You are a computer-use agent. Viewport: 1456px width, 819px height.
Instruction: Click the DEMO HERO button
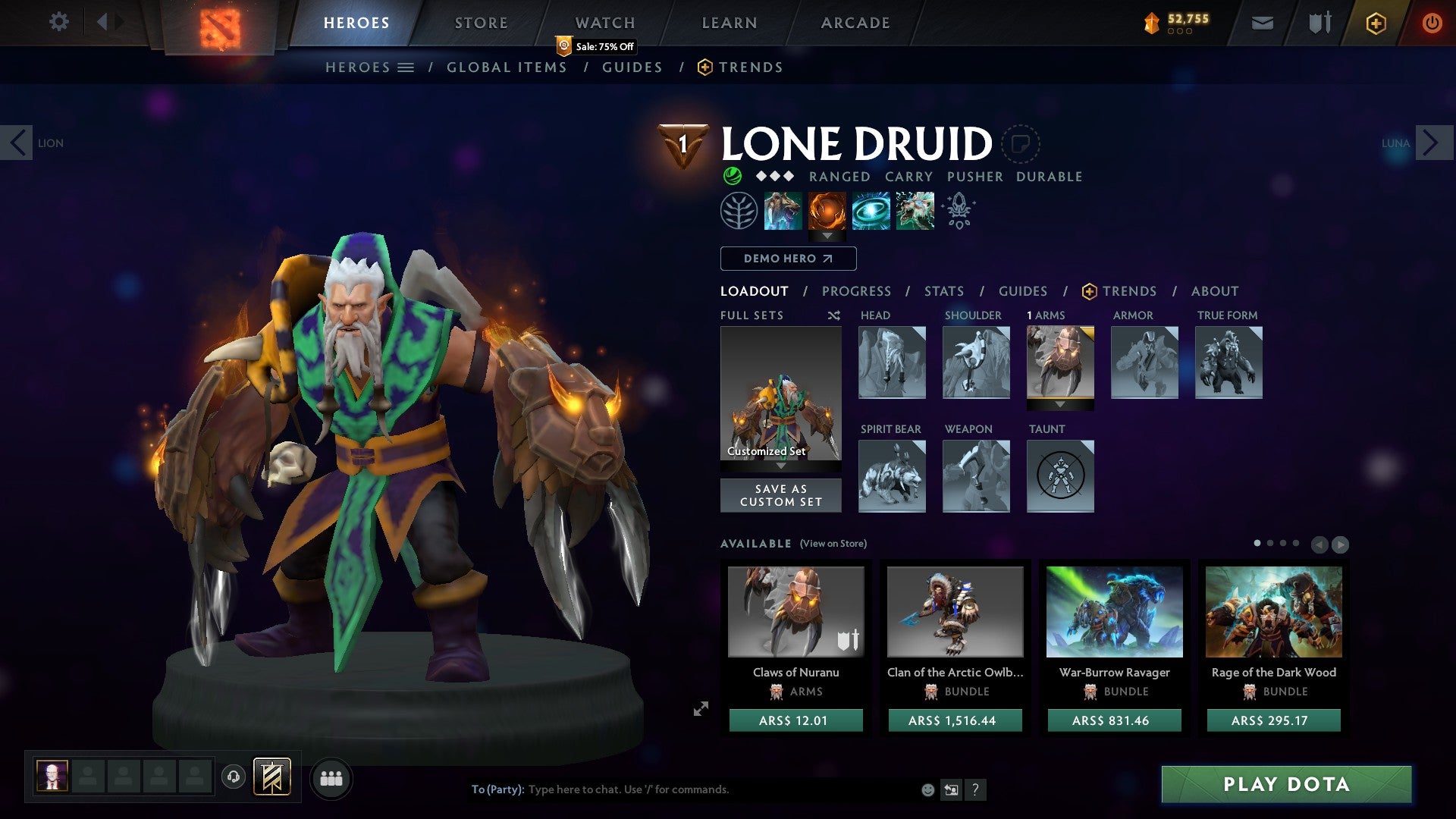point(787,258)
